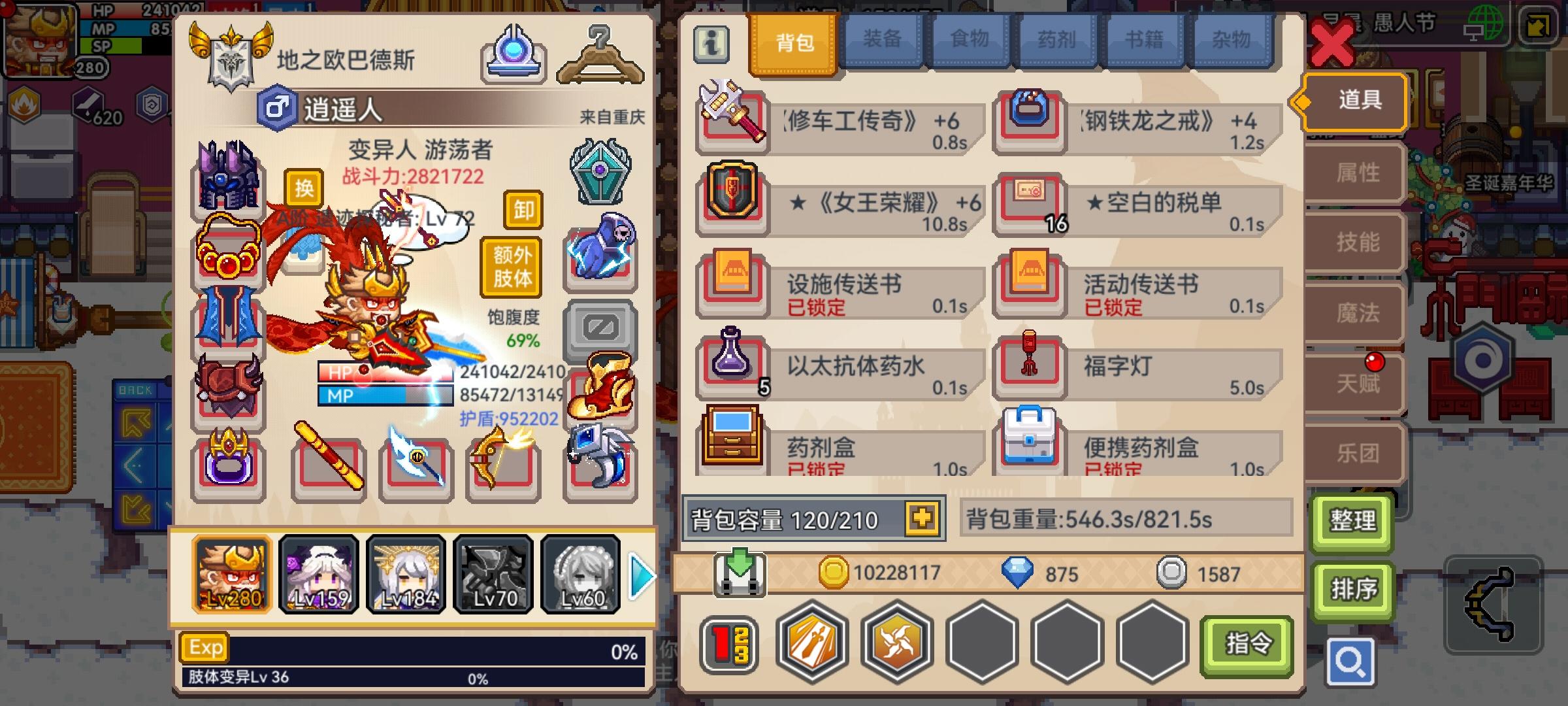Image resolution: width=1568 pixels, height=706 pixels.
Task: Expand the character list with the blue arrow
Action: click(x=642, y=575)
